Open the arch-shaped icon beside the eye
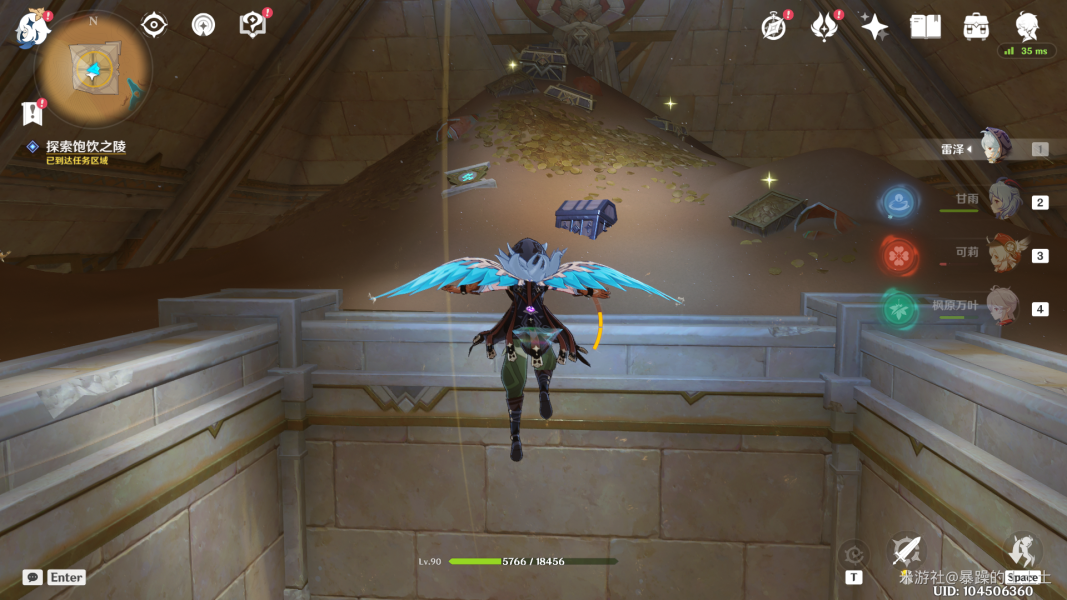The height and width of the screenshot is (600, 1067). click(203, 25)
